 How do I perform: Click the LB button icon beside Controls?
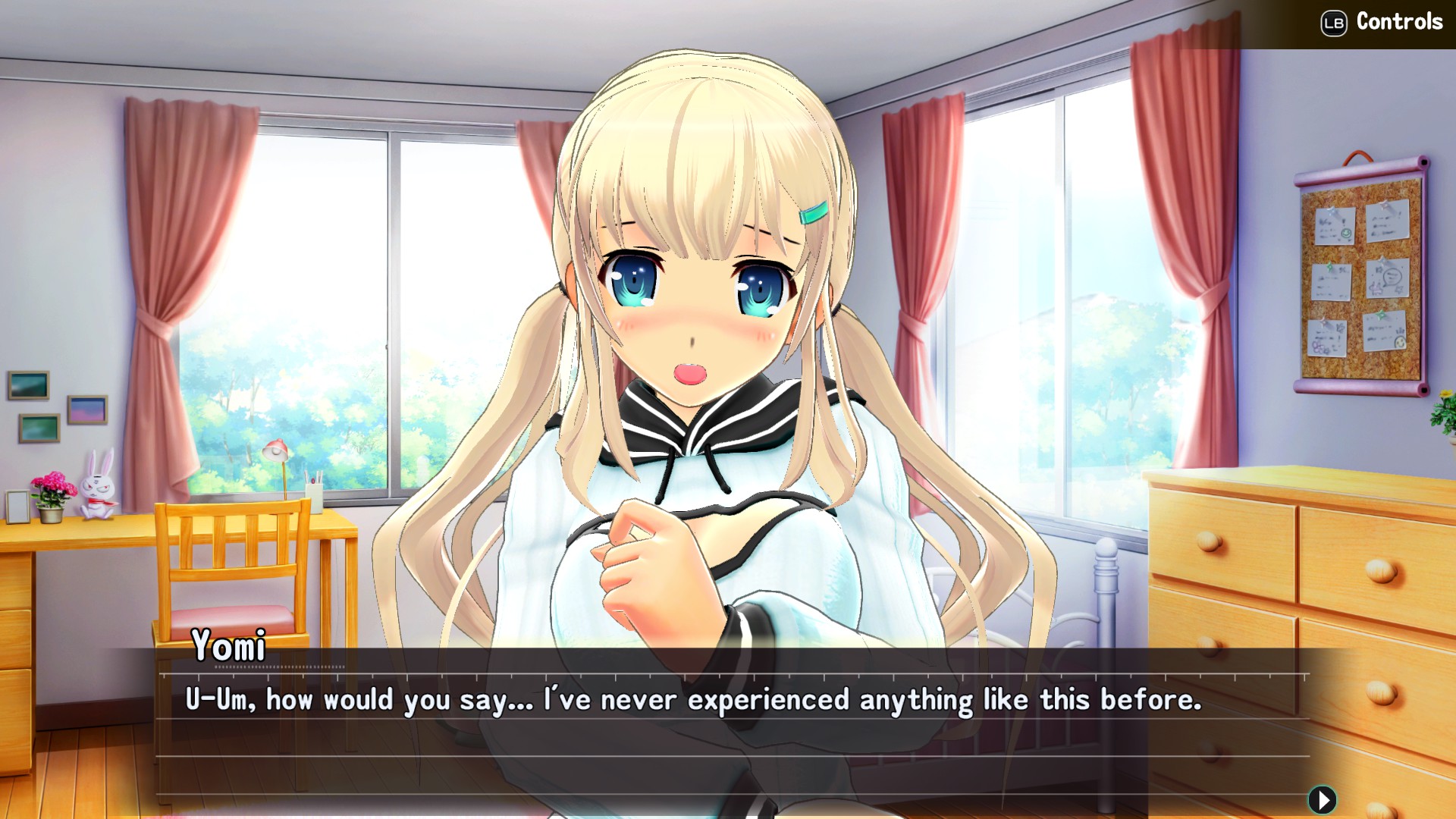1332,22
